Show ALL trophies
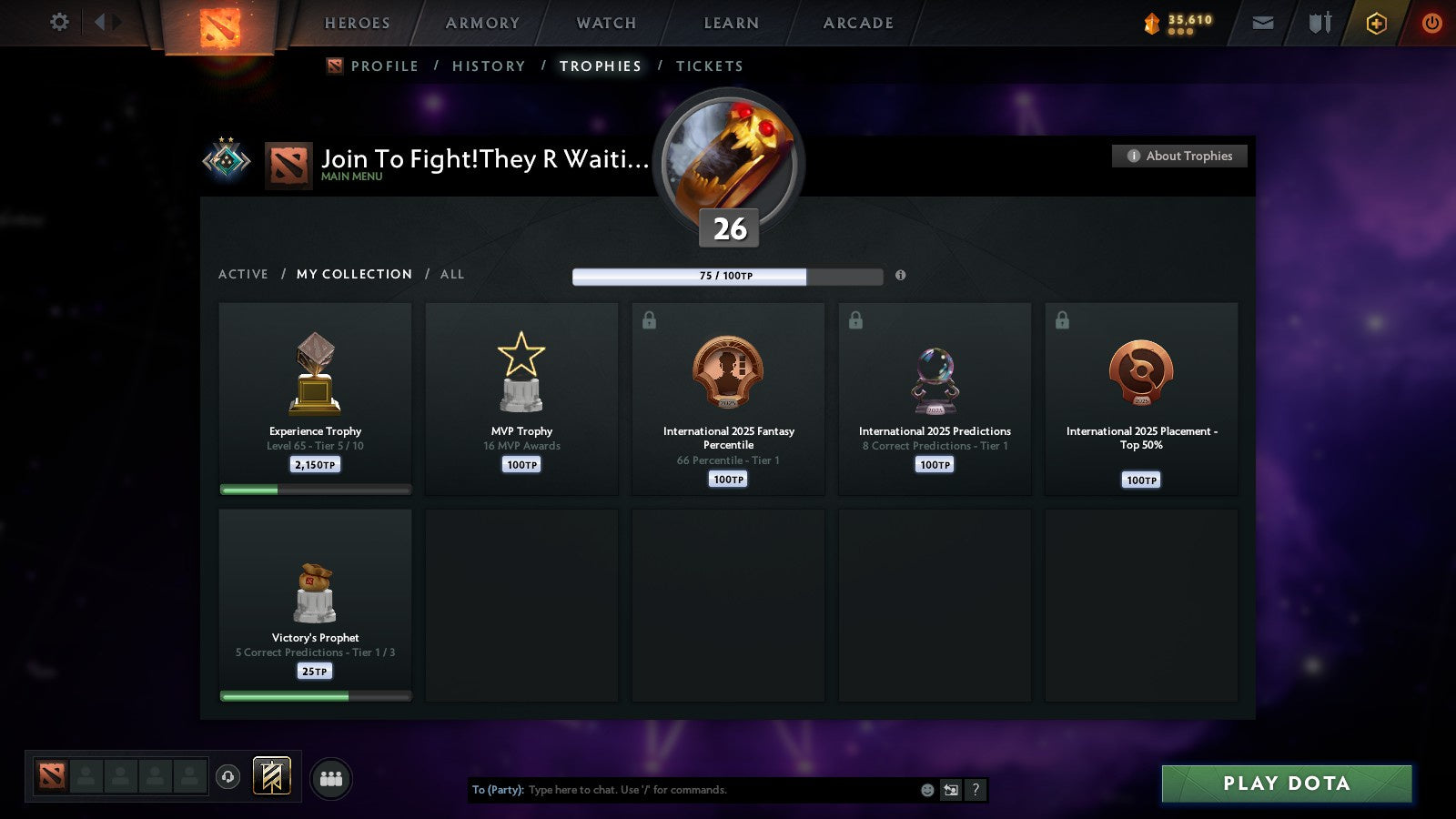The width and height of the screenshot is (1456, 819). click(452, 274)
